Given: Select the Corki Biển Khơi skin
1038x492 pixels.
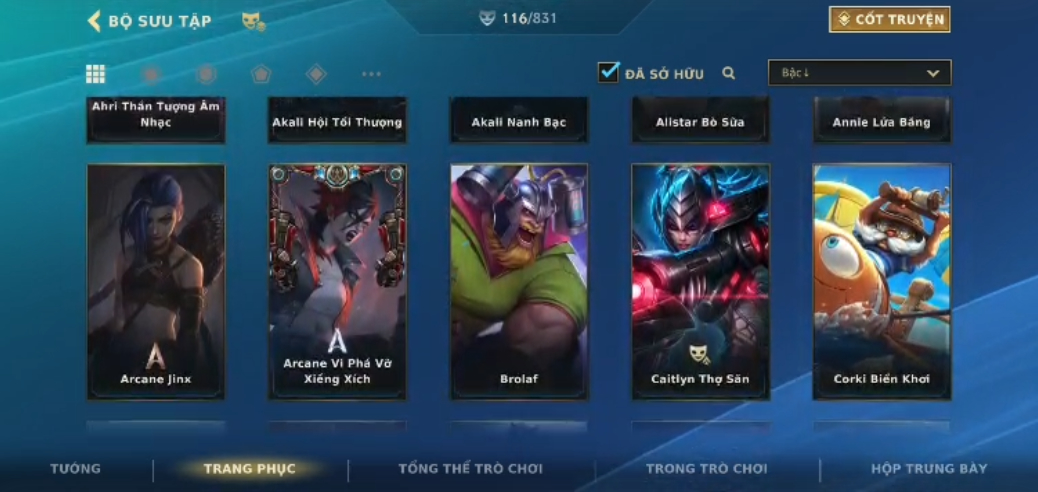Looking at the screenshot, I should (882, 281).
